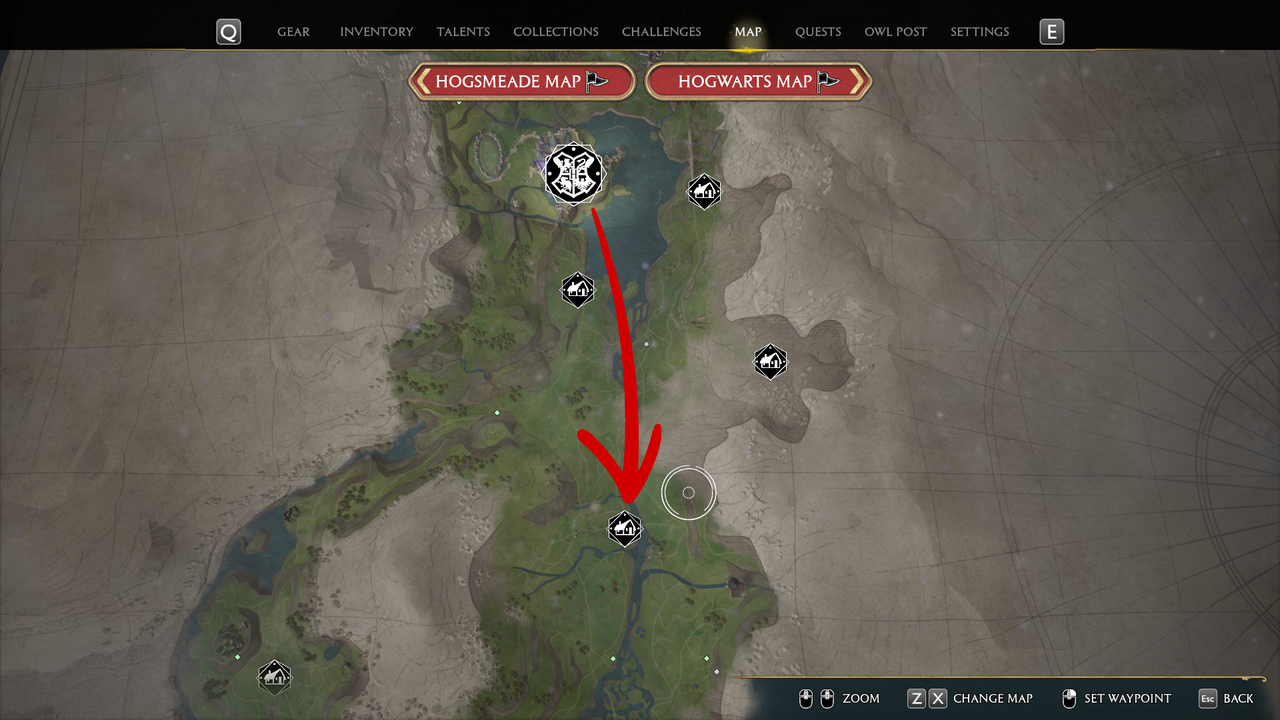1280x720 pixels.
Task: Click SET WAYPOINT in the bottom bar
Action: (1130, 698)
